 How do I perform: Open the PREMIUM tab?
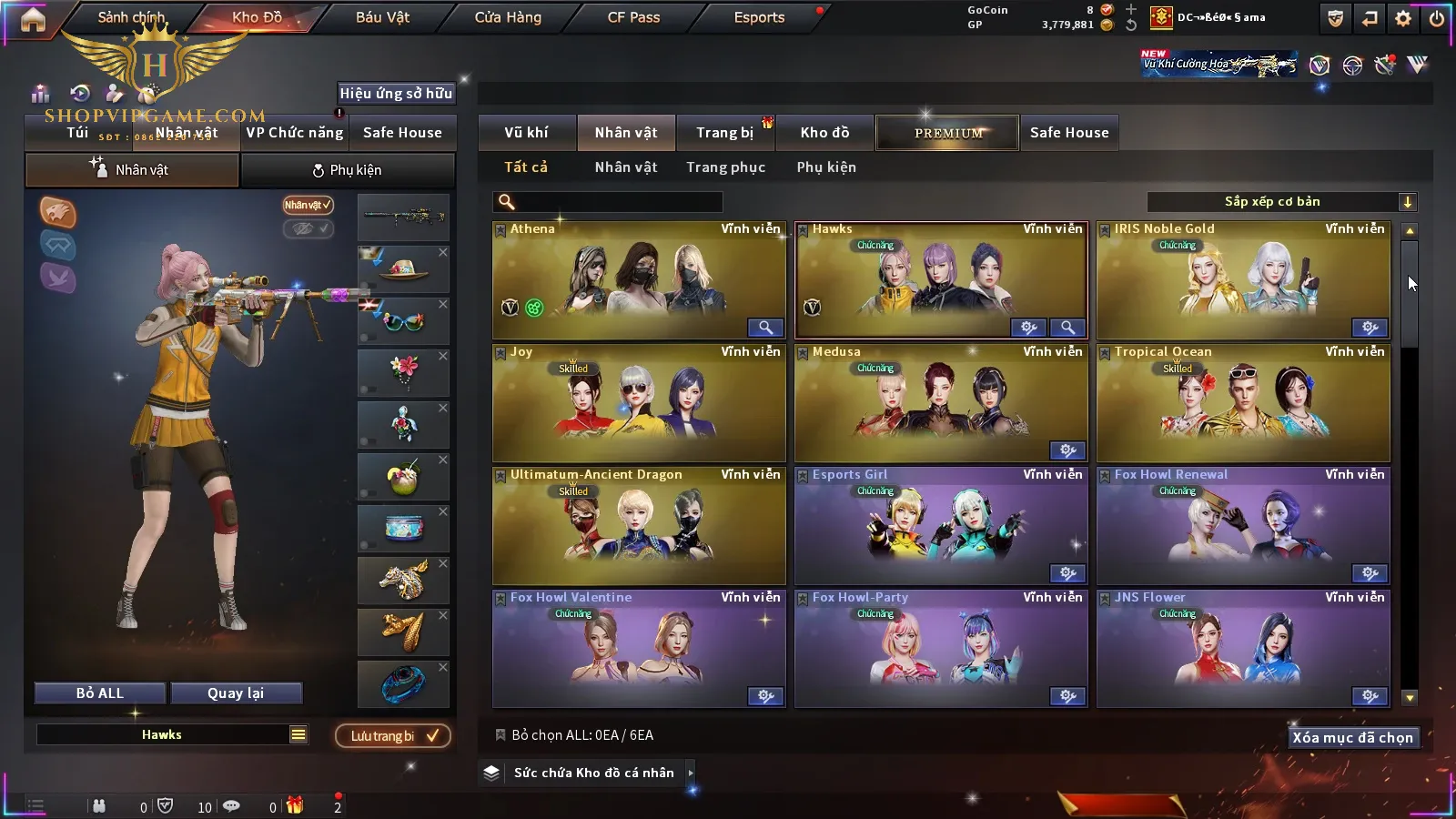click(947, 133)
